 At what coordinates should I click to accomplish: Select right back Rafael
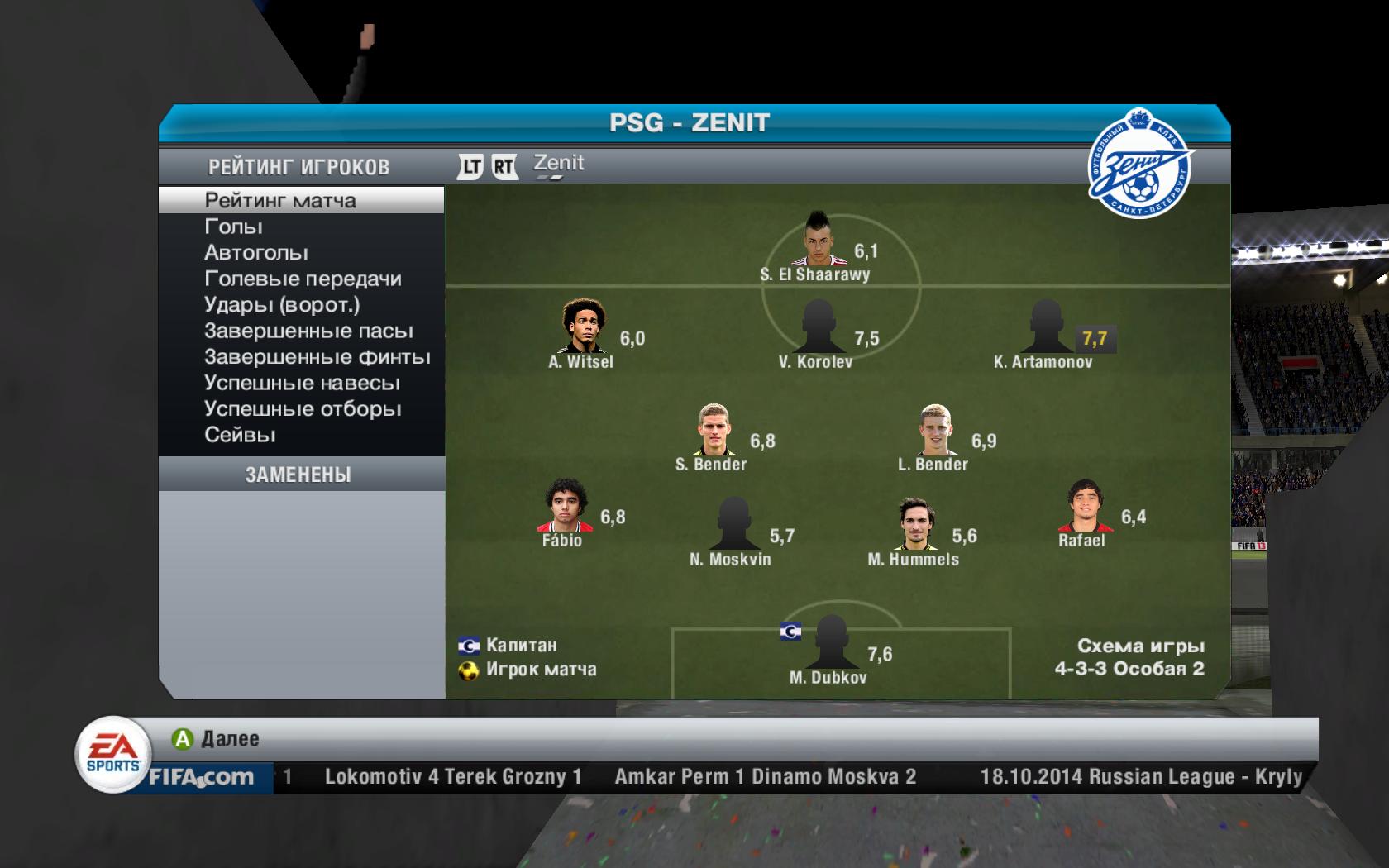[x=1083, y=506]
